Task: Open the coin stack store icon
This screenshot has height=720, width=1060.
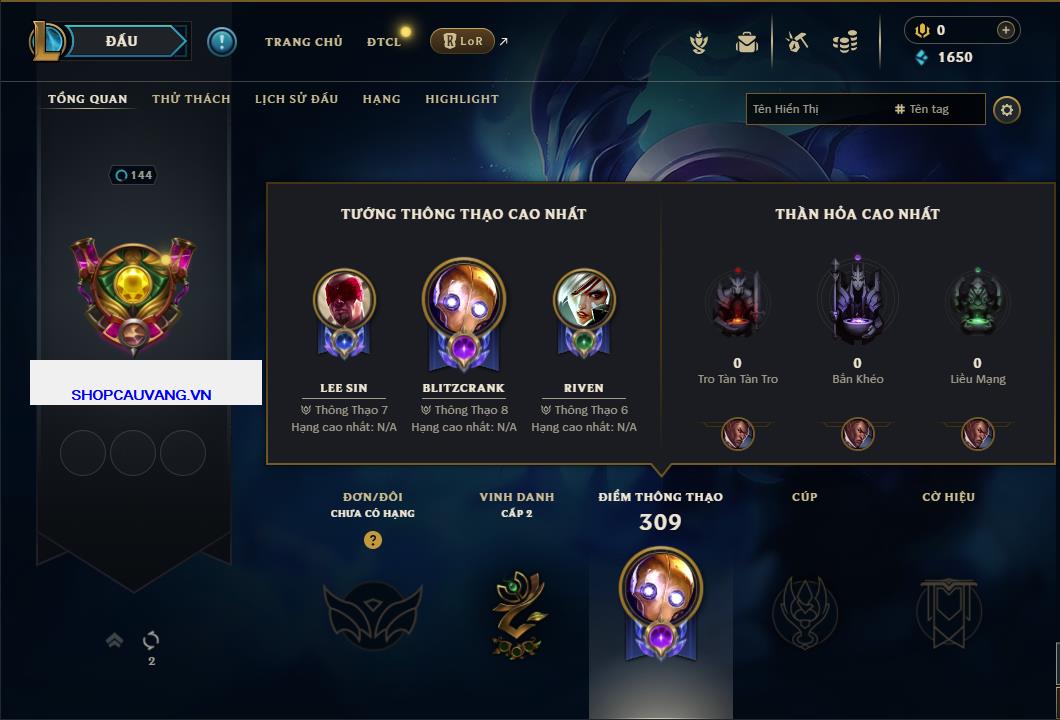Action: point(846,42)
